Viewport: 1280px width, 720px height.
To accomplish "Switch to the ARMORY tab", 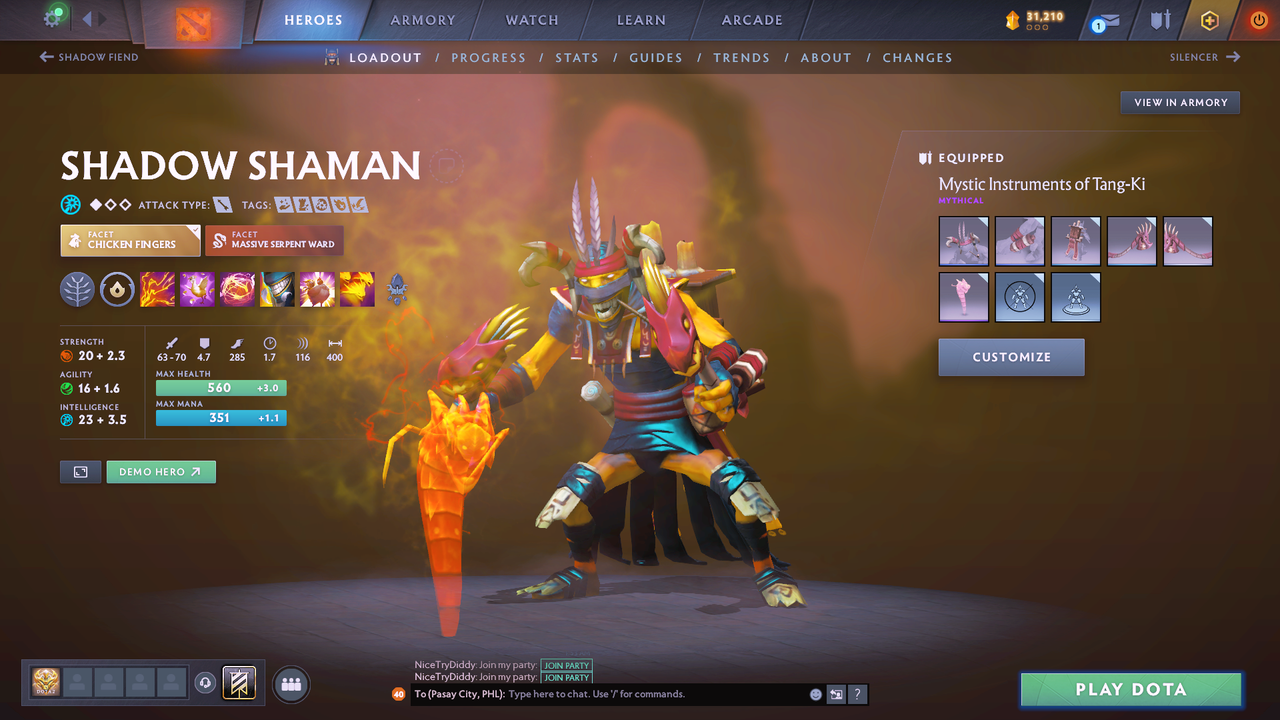I will click(x=421, y=20).
